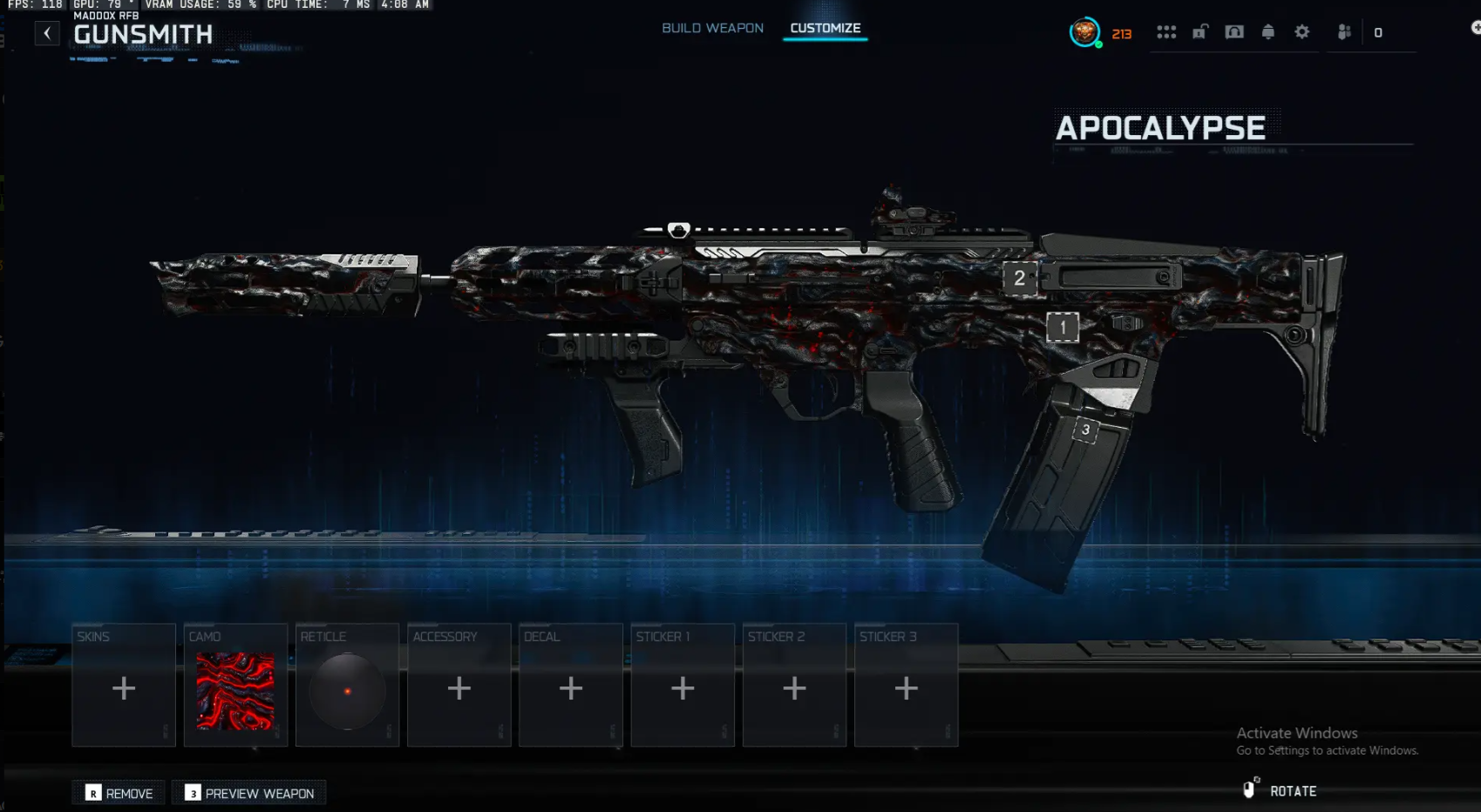Select the equipped Apocalypse camo thumbnail
Viewport: 1481px width, 812px height.
tap(234, 691)
